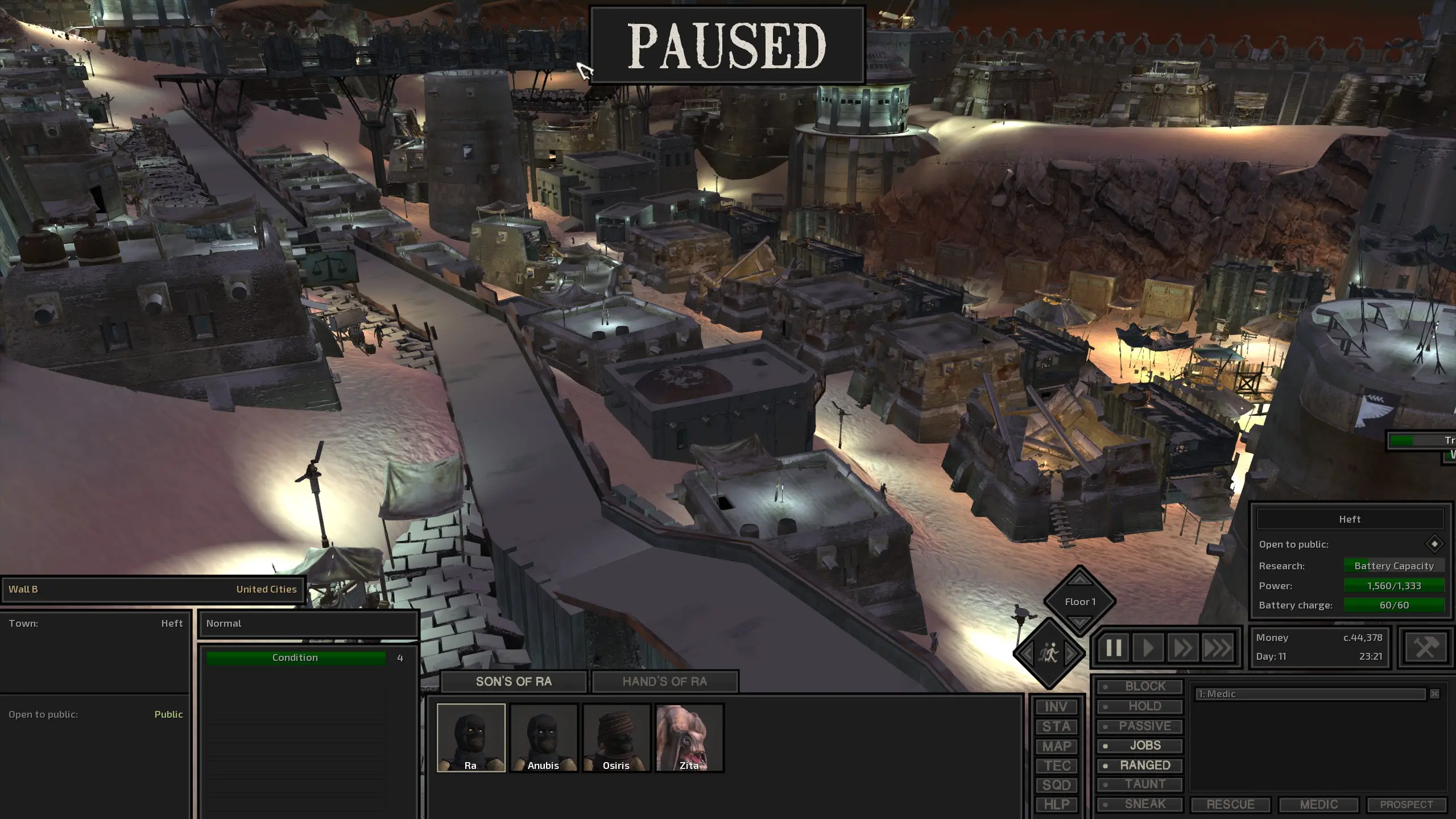Select the Anubis portrait
Screen dimensions: 1456x819
(544, 737)
